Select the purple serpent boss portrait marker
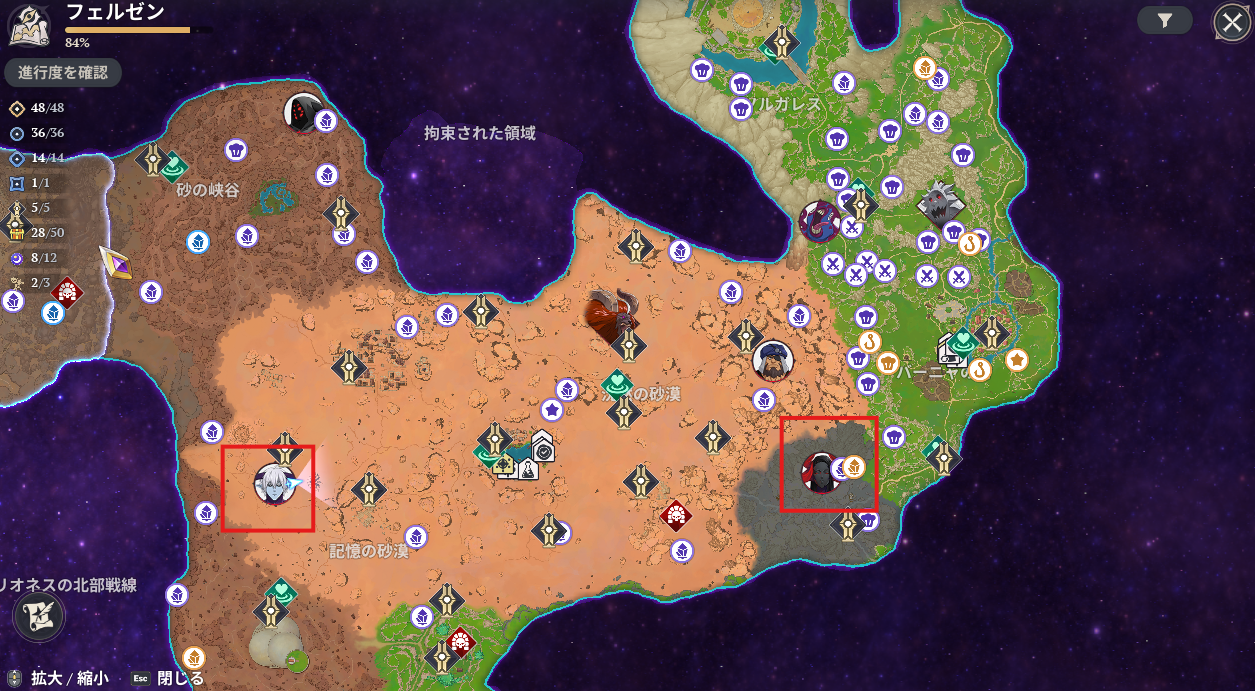This screenshot has width=1255, height=691. tap(819, 221)
